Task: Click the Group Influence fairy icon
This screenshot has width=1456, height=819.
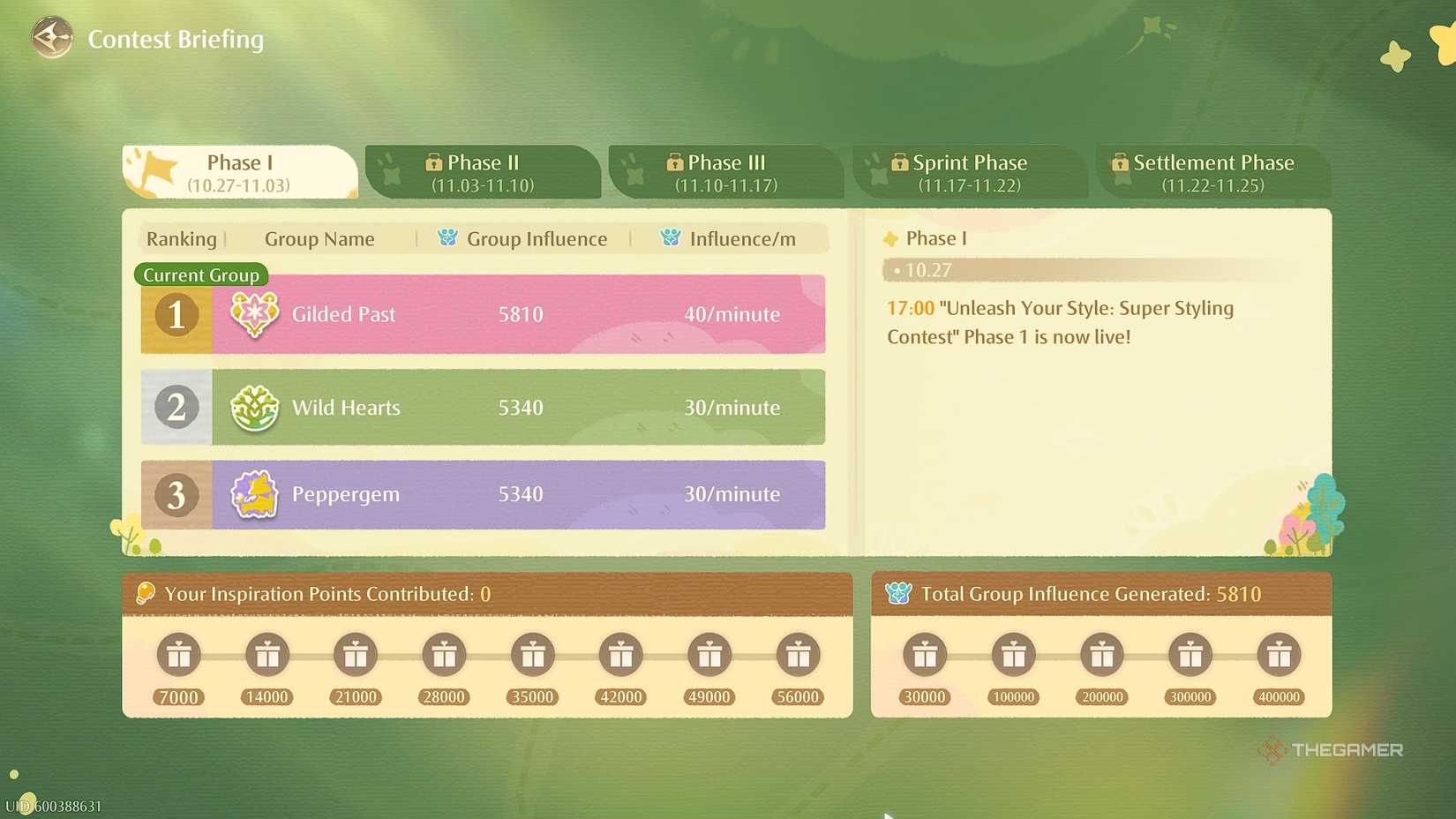Action: (449, 238)
